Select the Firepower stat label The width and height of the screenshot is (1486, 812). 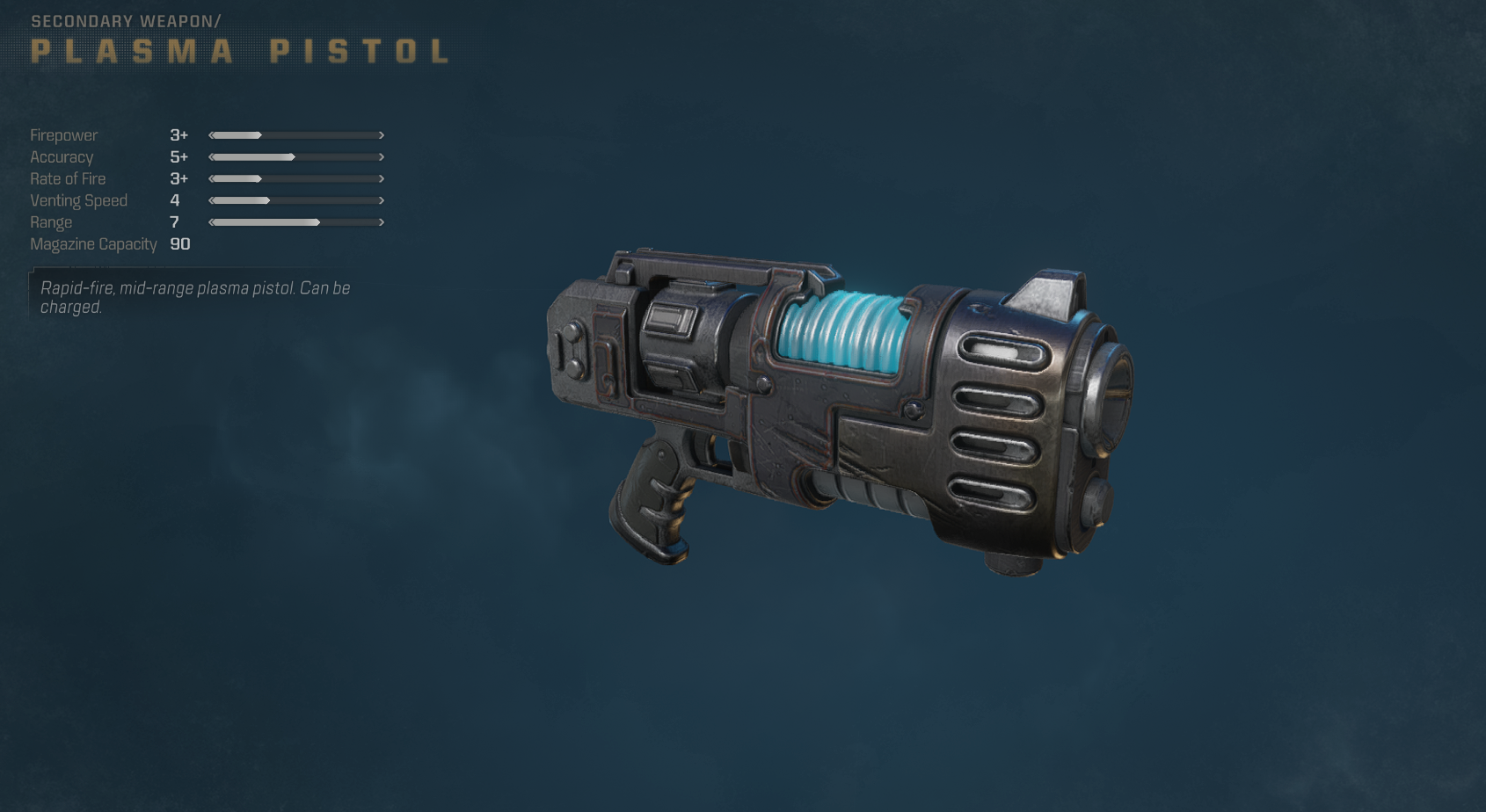coord(64,135)
